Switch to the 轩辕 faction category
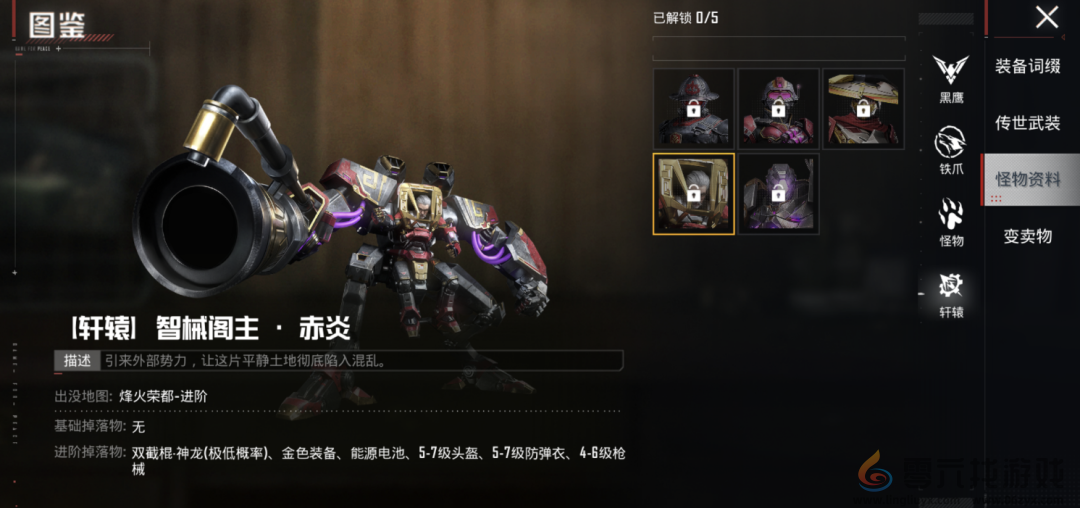Viewport: 1080px width, 508px height. tap(951, 294)
